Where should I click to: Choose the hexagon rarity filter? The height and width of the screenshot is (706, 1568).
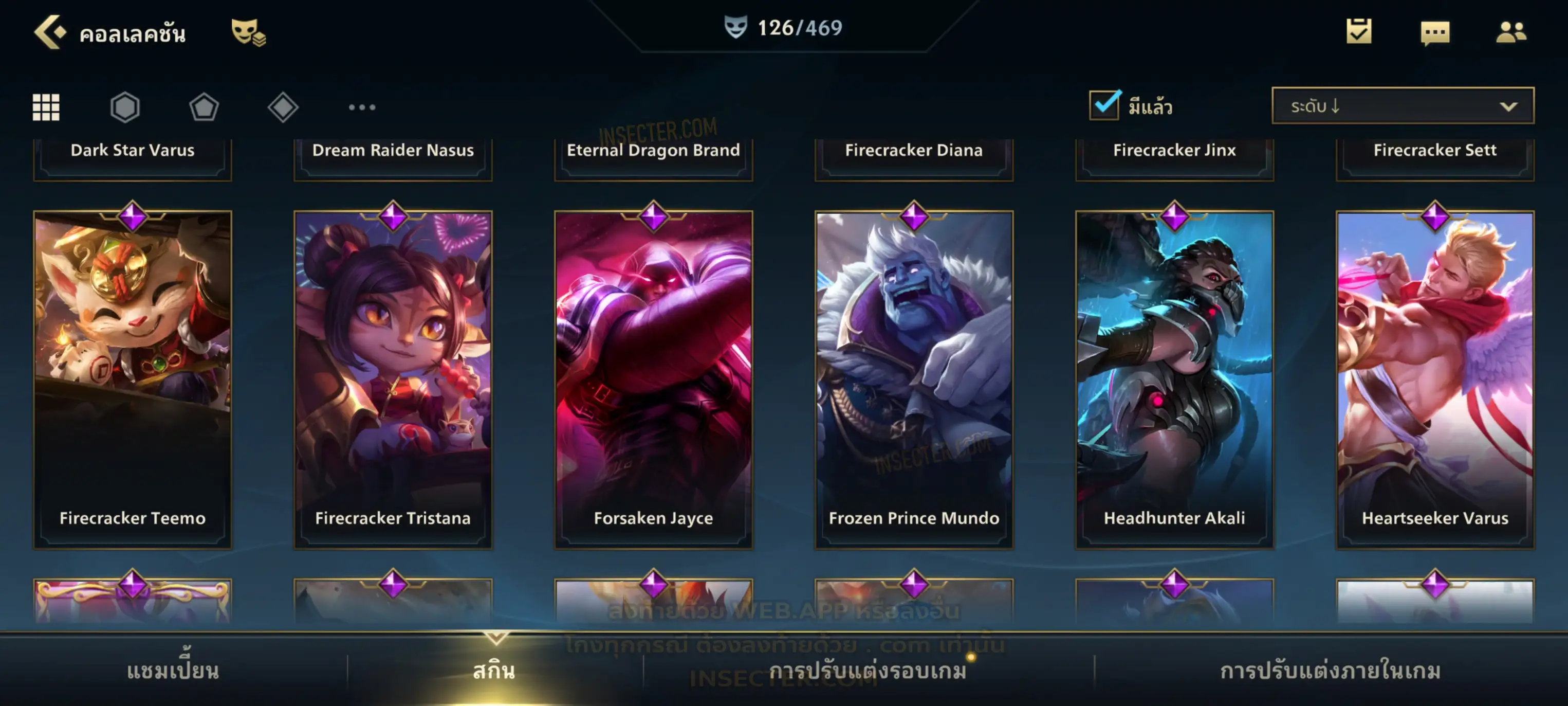[x=125, y=107]
